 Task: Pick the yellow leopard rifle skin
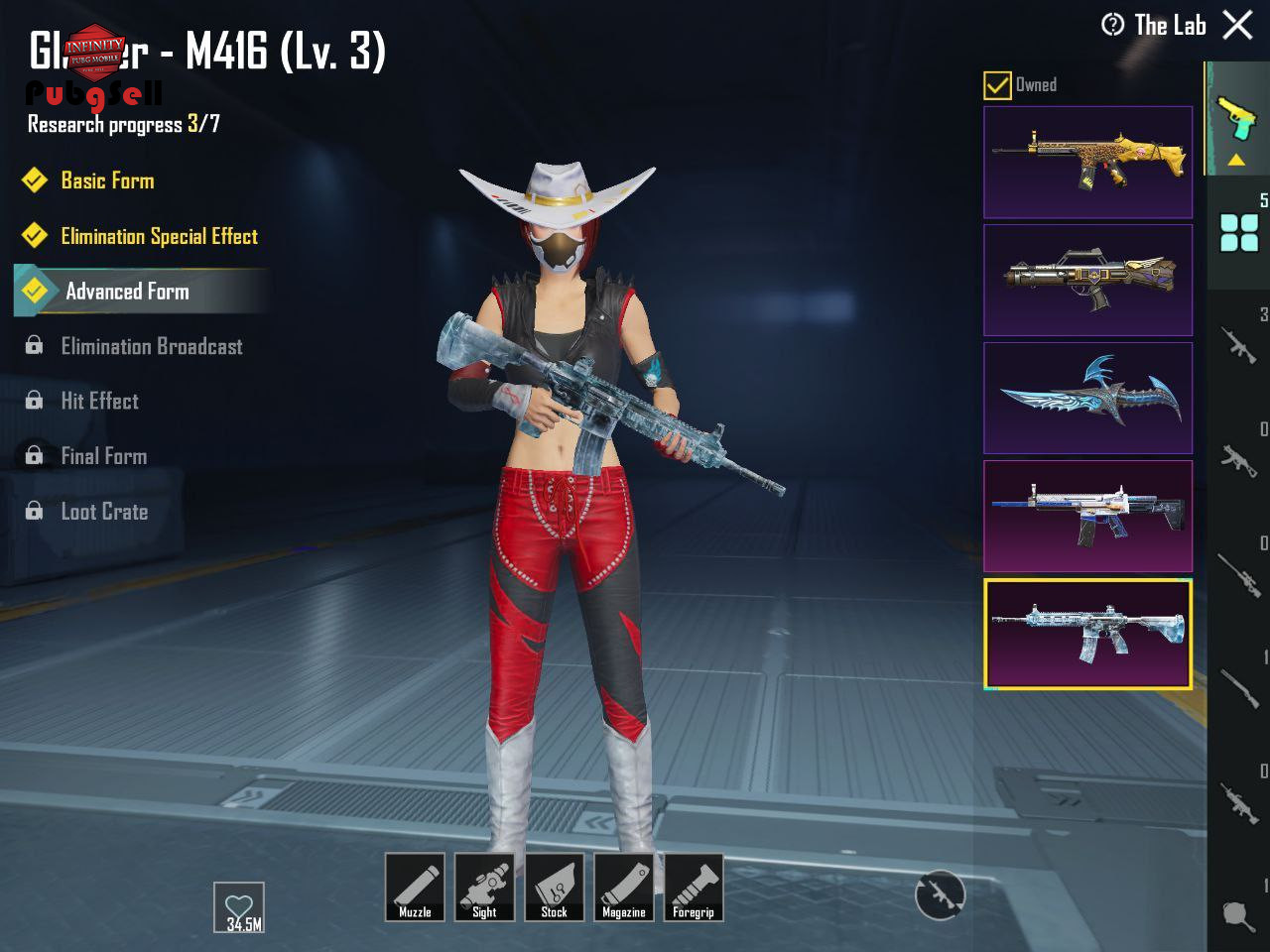pyautogui.click(x=1087, y=163)
